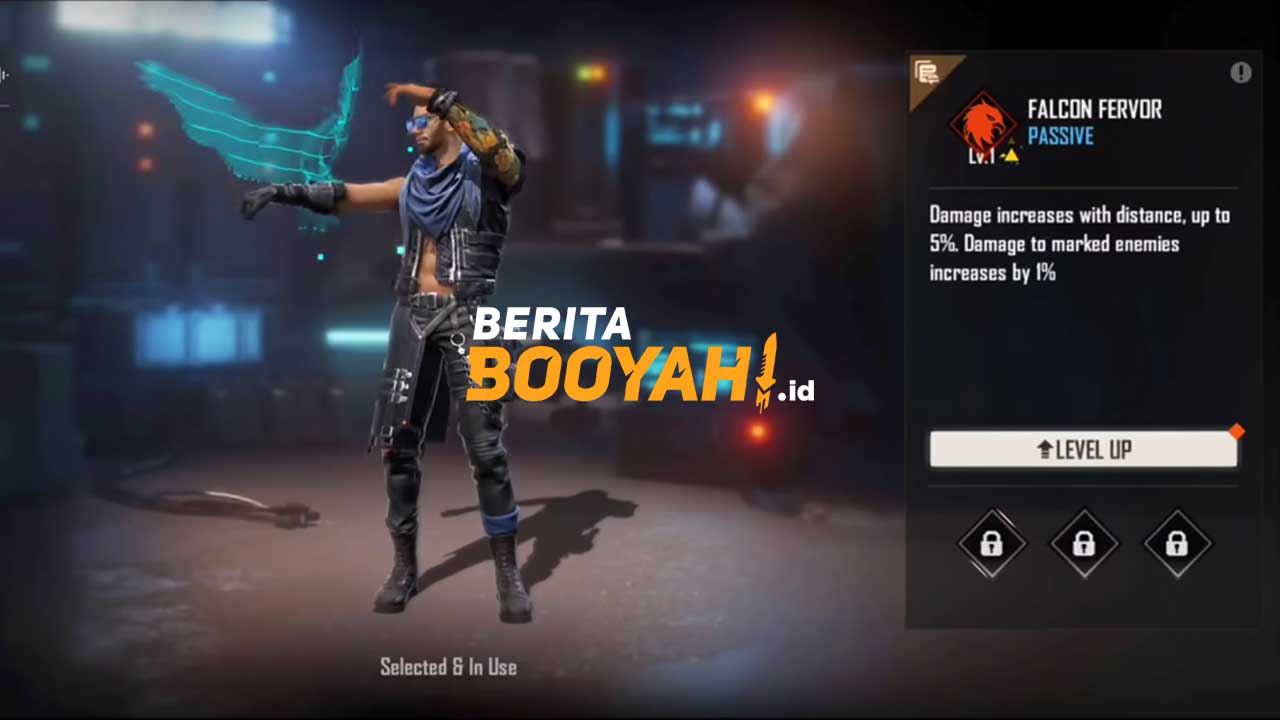Click the first locked skill slot
Screen dimensions: 1280x720
click(991, 545)
